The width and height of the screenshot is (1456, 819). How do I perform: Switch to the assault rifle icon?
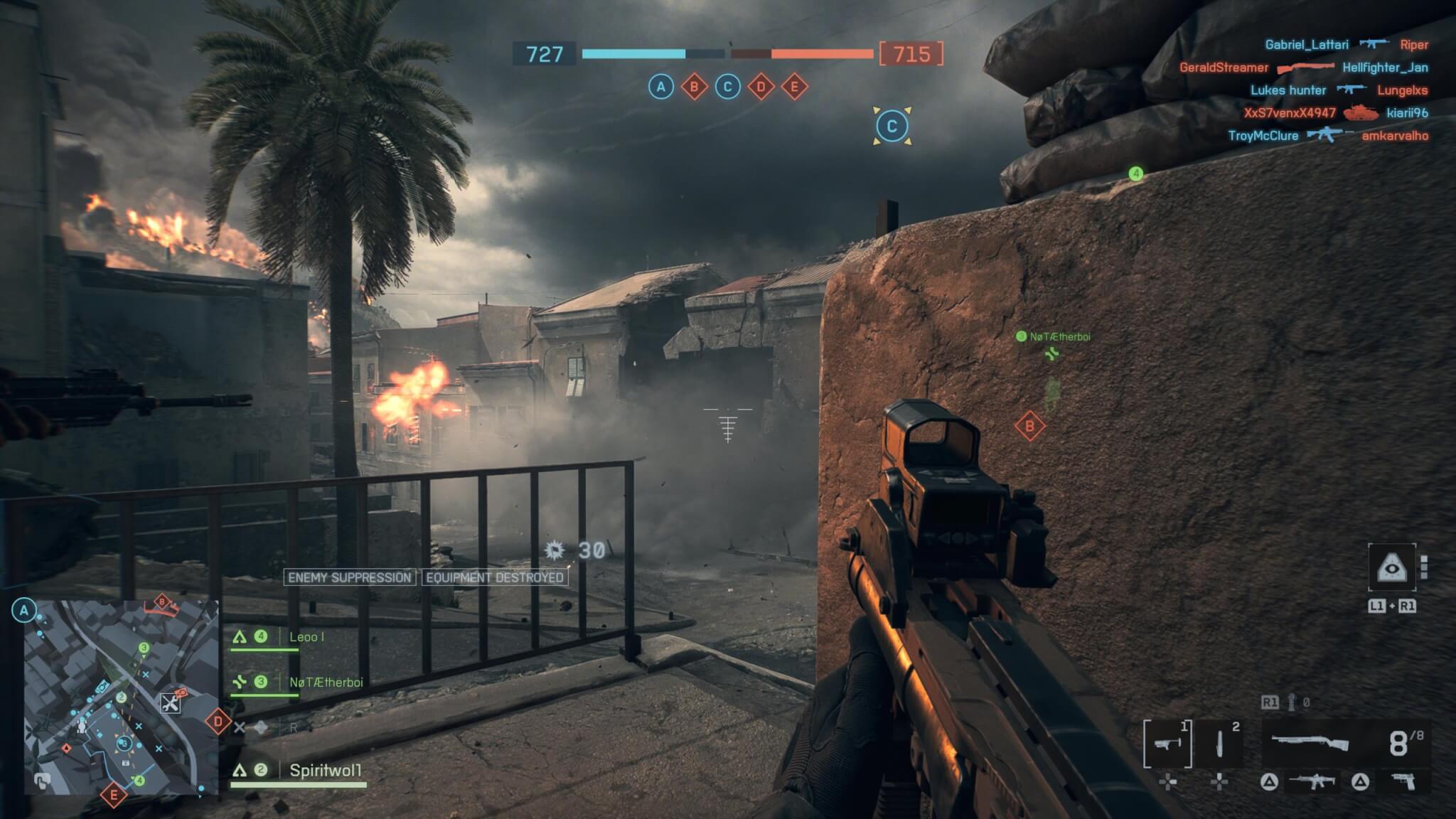(x=1312, y=782)
